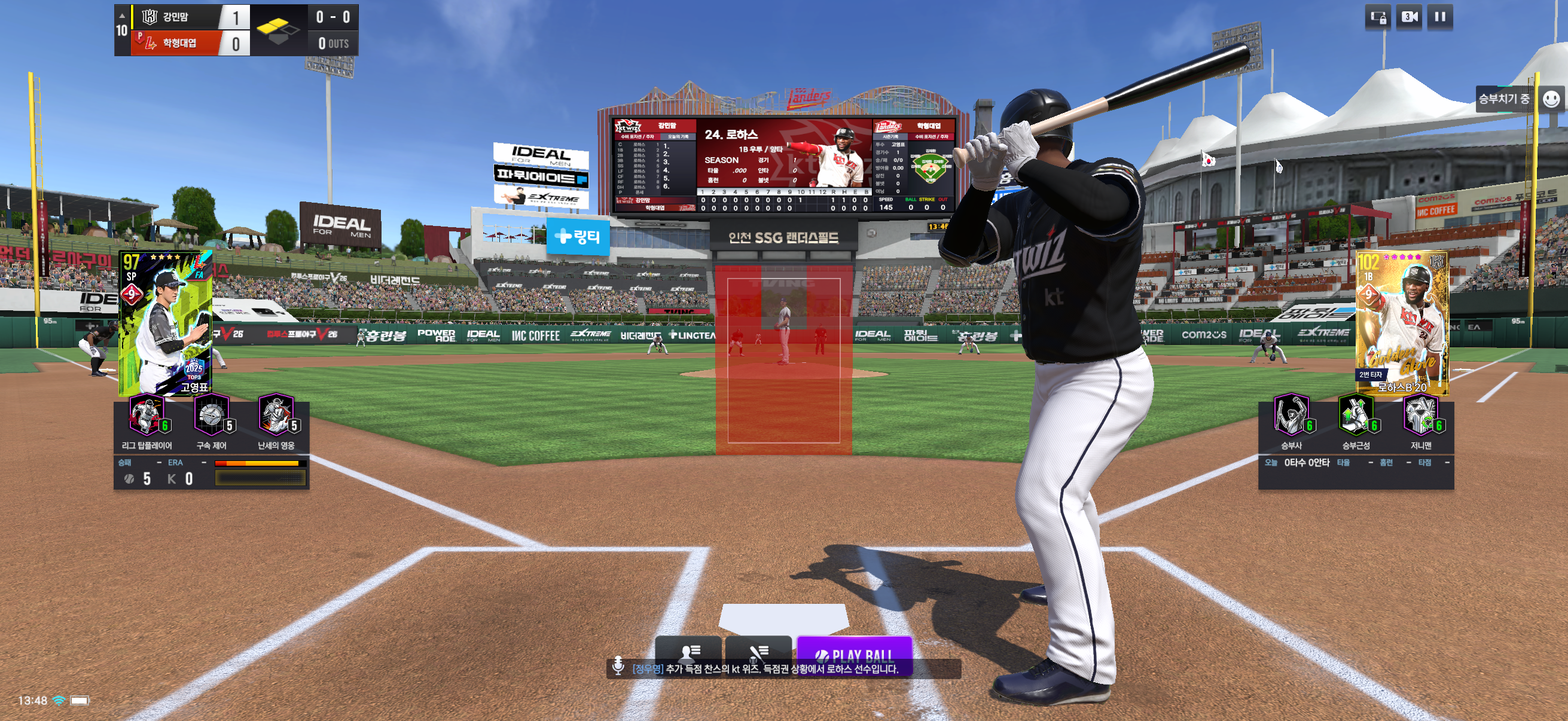Inspect the 저니맨 skill icon
1568x721 pixels.
click(x=1421, y=416)
